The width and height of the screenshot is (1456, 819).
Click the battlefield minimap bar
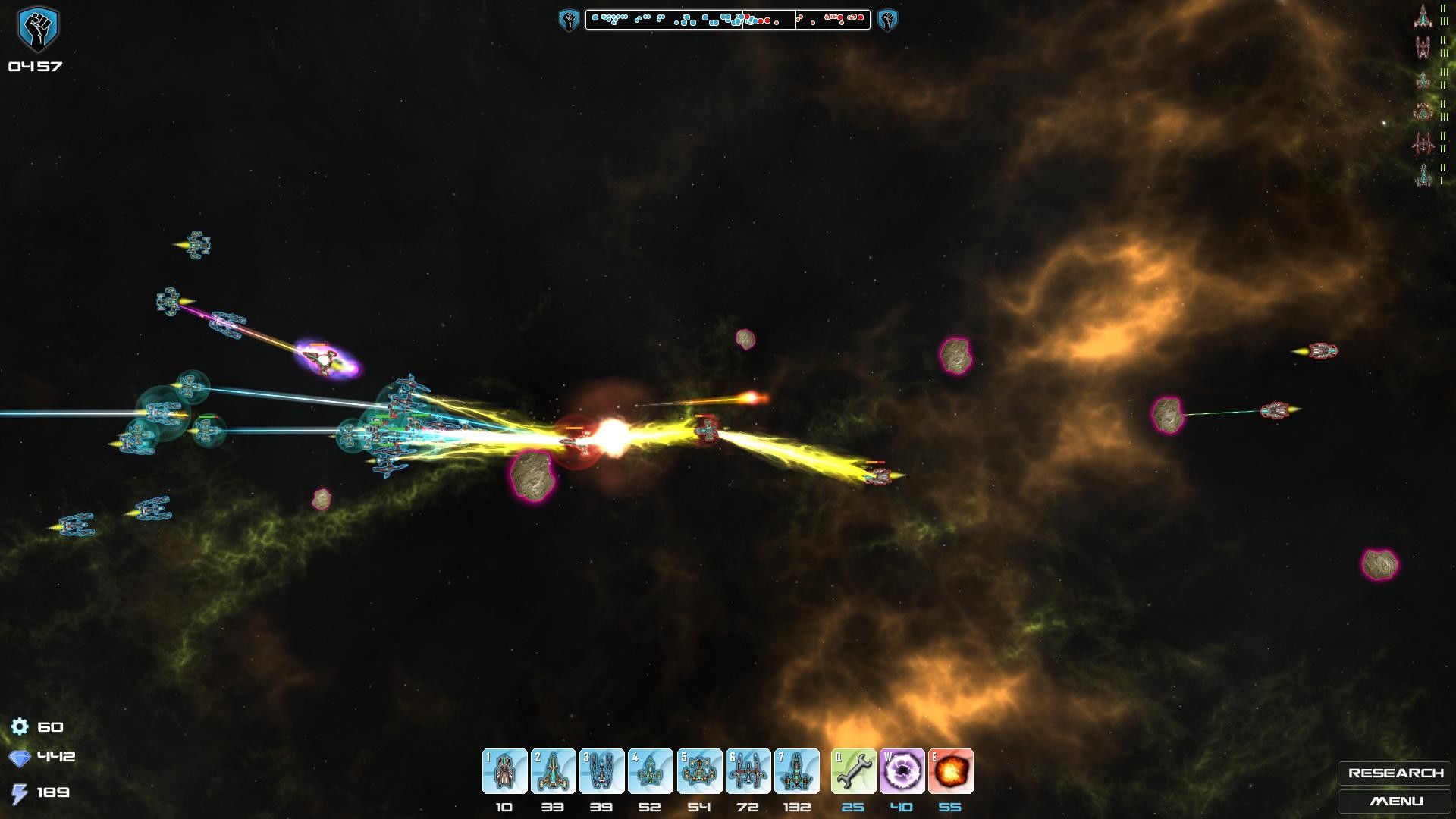[x=727, y=19]
